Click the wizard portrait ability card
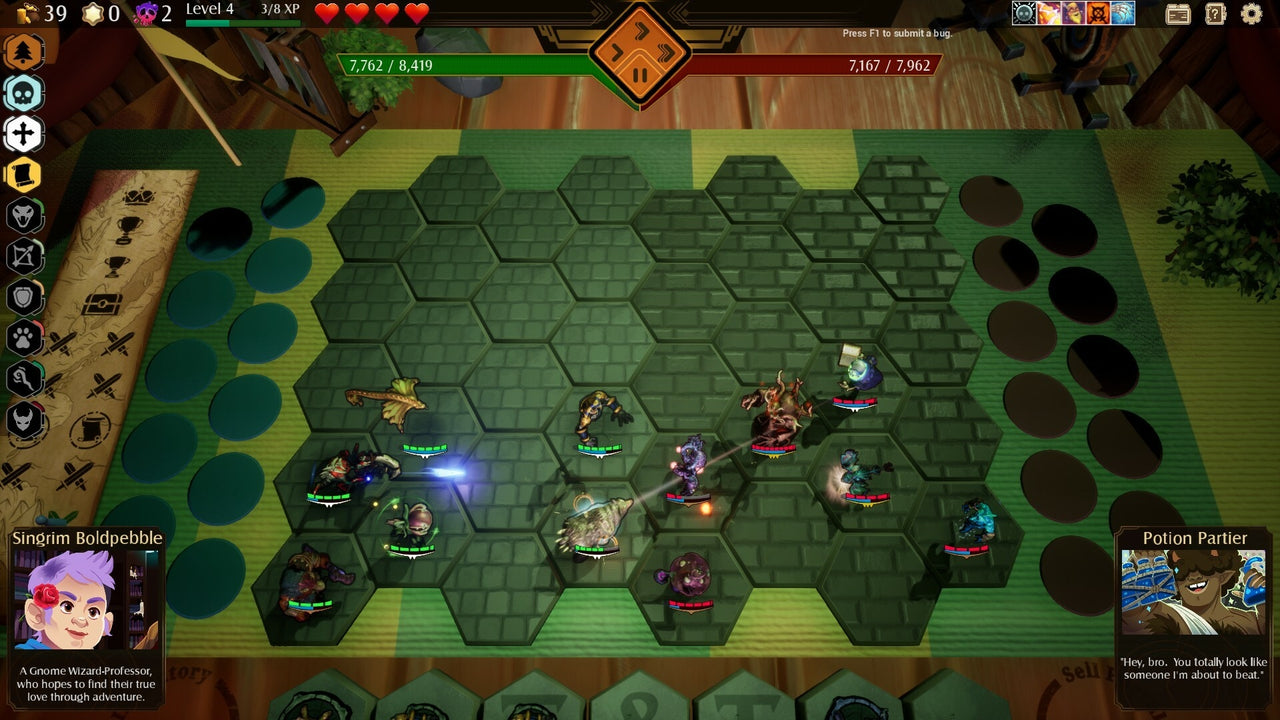This screenshot has width=1280, height=720. [1072, 13]
